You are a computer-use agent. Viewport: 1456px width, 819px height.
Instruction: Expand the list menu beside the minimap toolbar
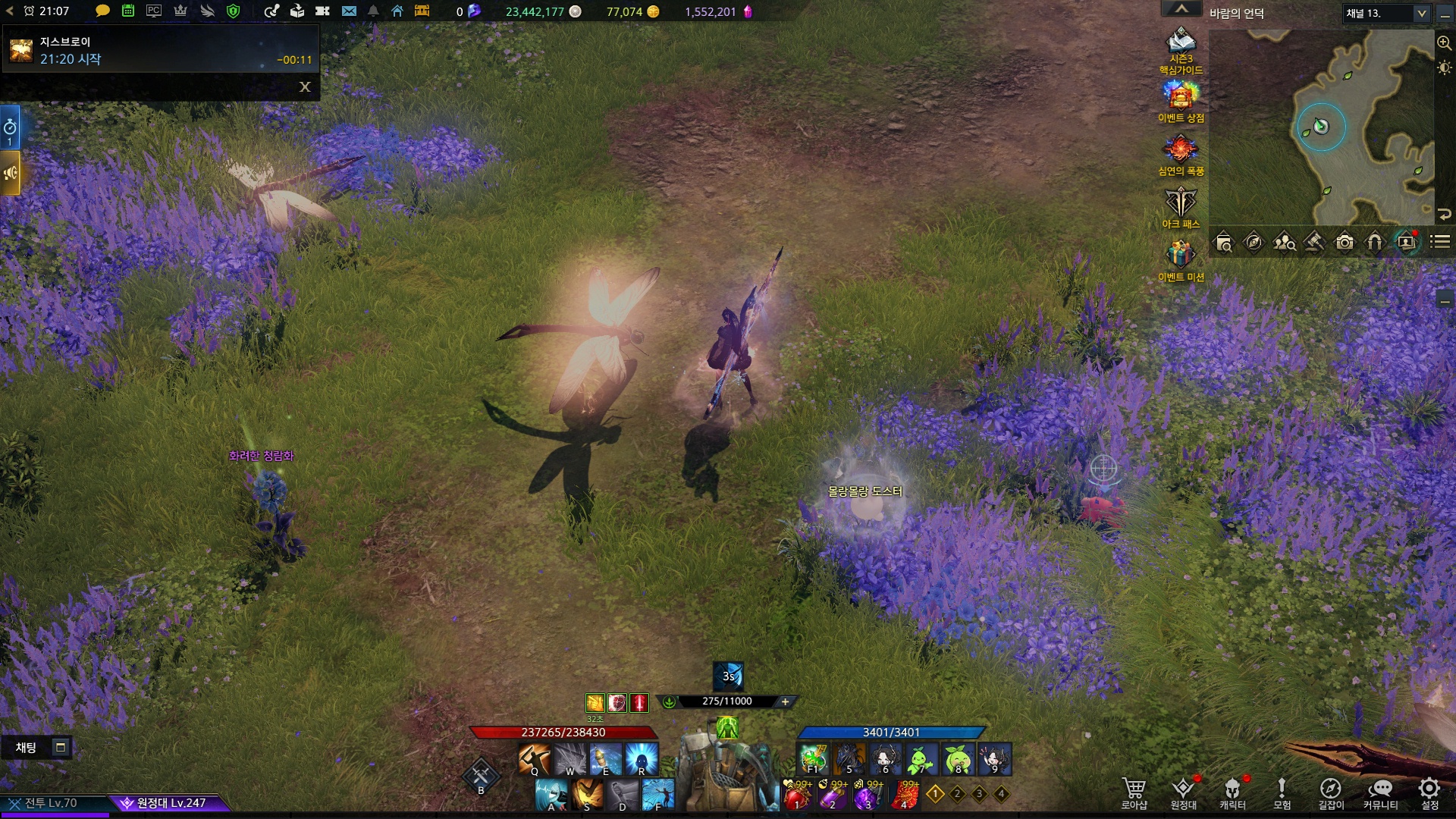(x=1439, y=243)
